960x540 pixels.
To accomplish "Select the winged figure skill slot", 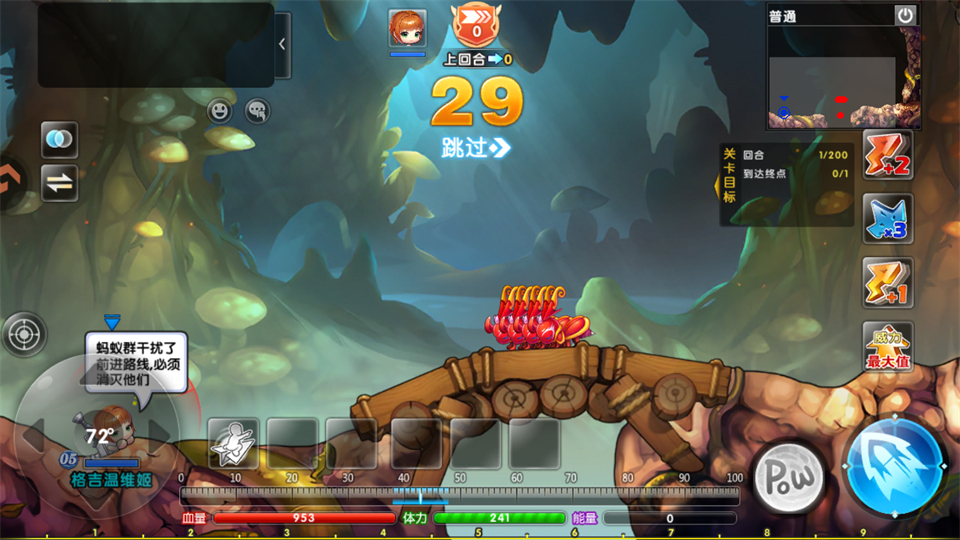I will pos(235,443).
